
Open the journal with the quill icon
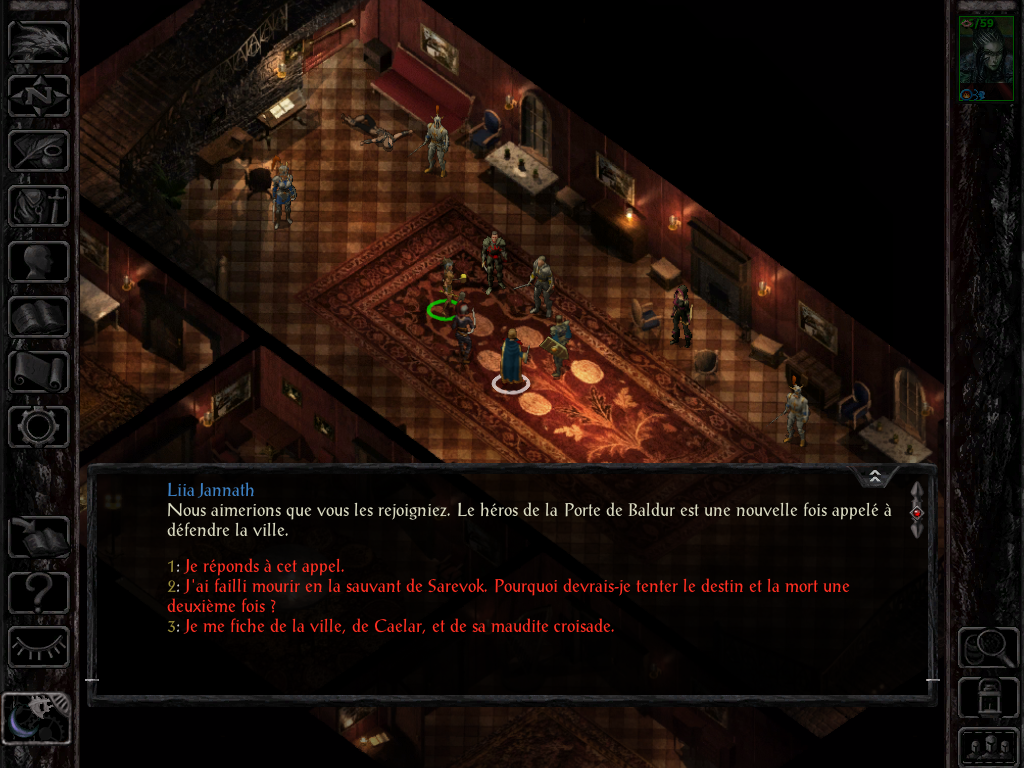pos(39,151)
